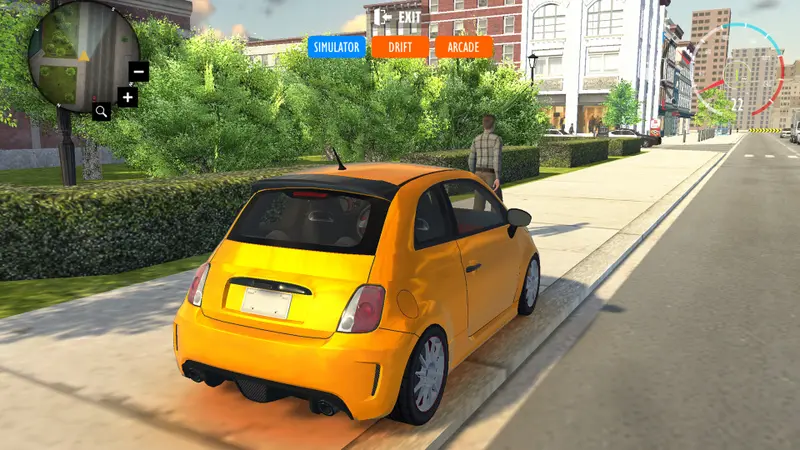Exit the current driving session
Viewport: 800px width, 450px height.
pos(397,17)
